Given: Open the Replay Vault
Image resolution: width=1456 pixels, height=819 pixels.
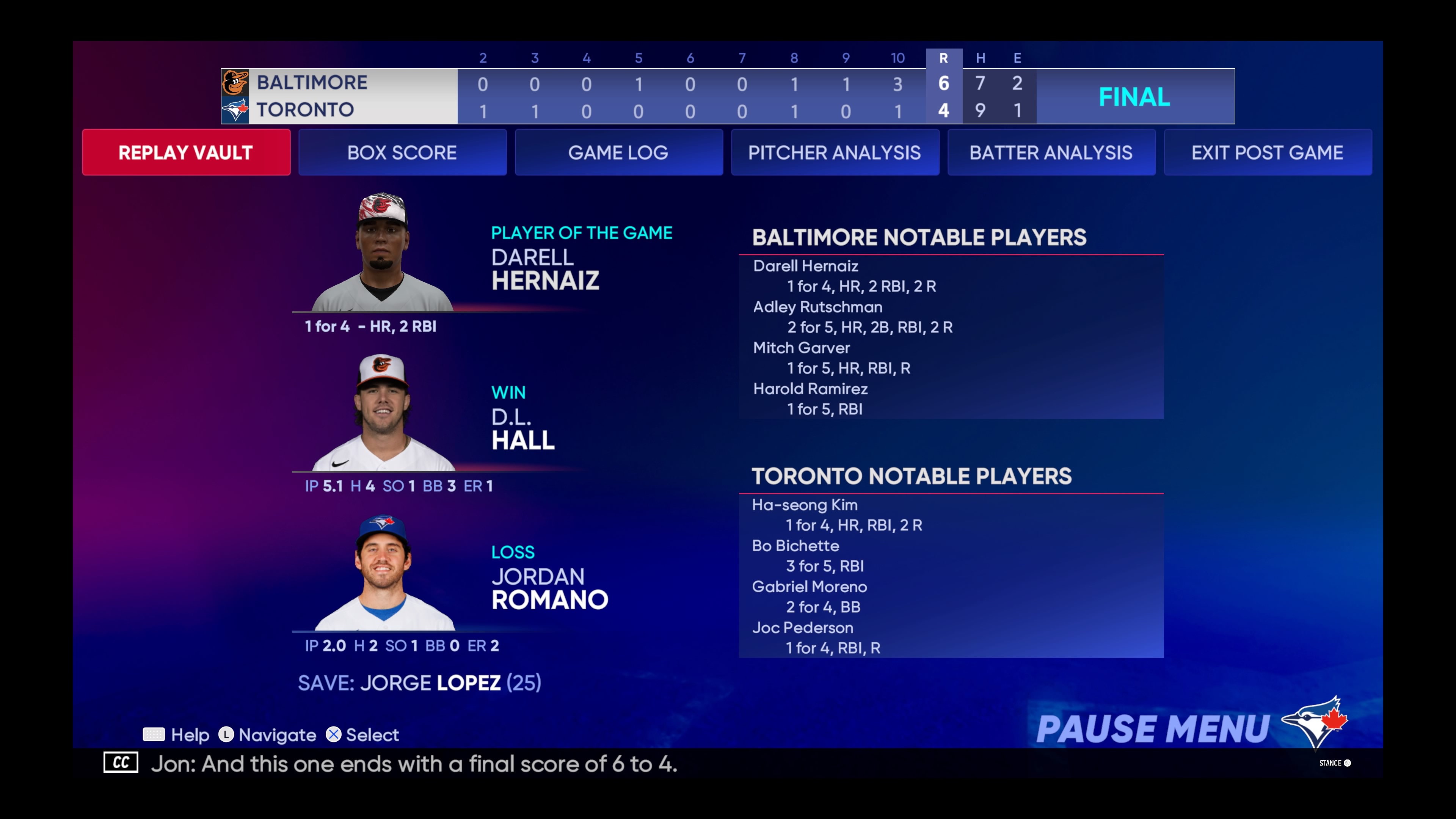Looking at the screenshot, I should (x=186, y=152).
